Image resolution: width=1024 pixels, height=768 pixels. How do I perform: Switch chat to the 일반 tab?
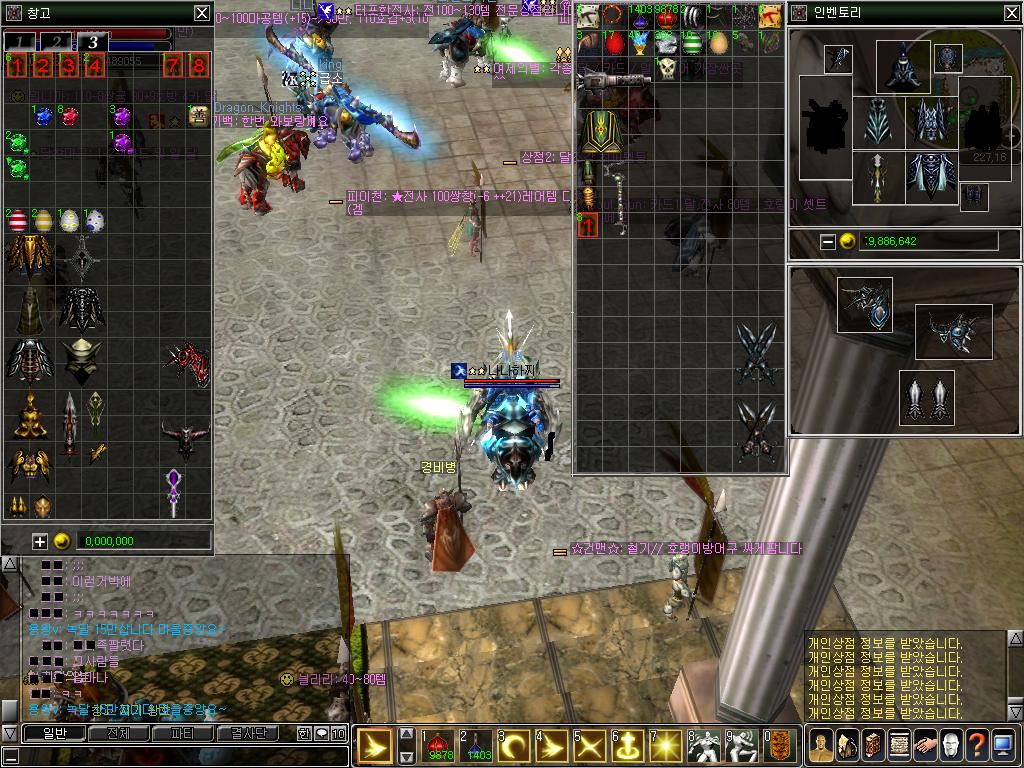click(x=54, y=733)
